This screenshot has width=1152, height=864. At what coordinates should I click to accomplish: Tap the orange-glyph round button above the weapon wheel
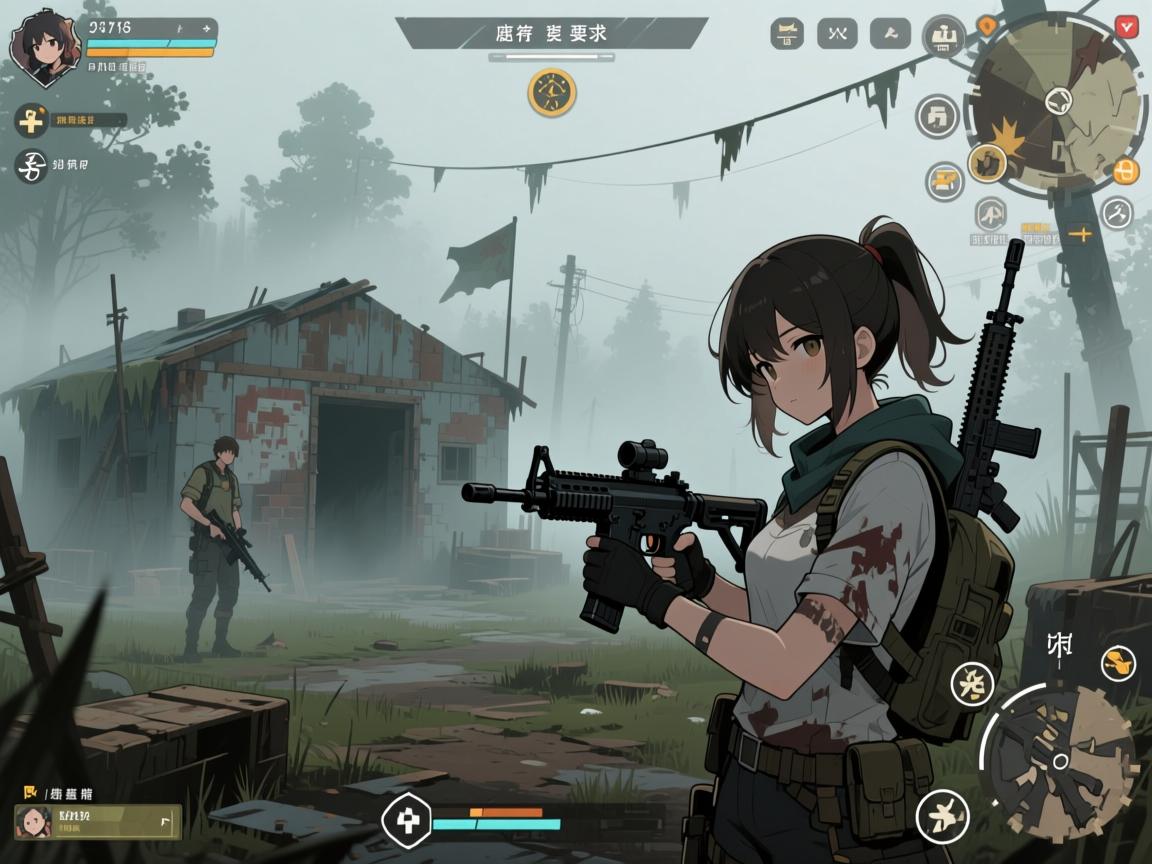(x=1118, y=663)
